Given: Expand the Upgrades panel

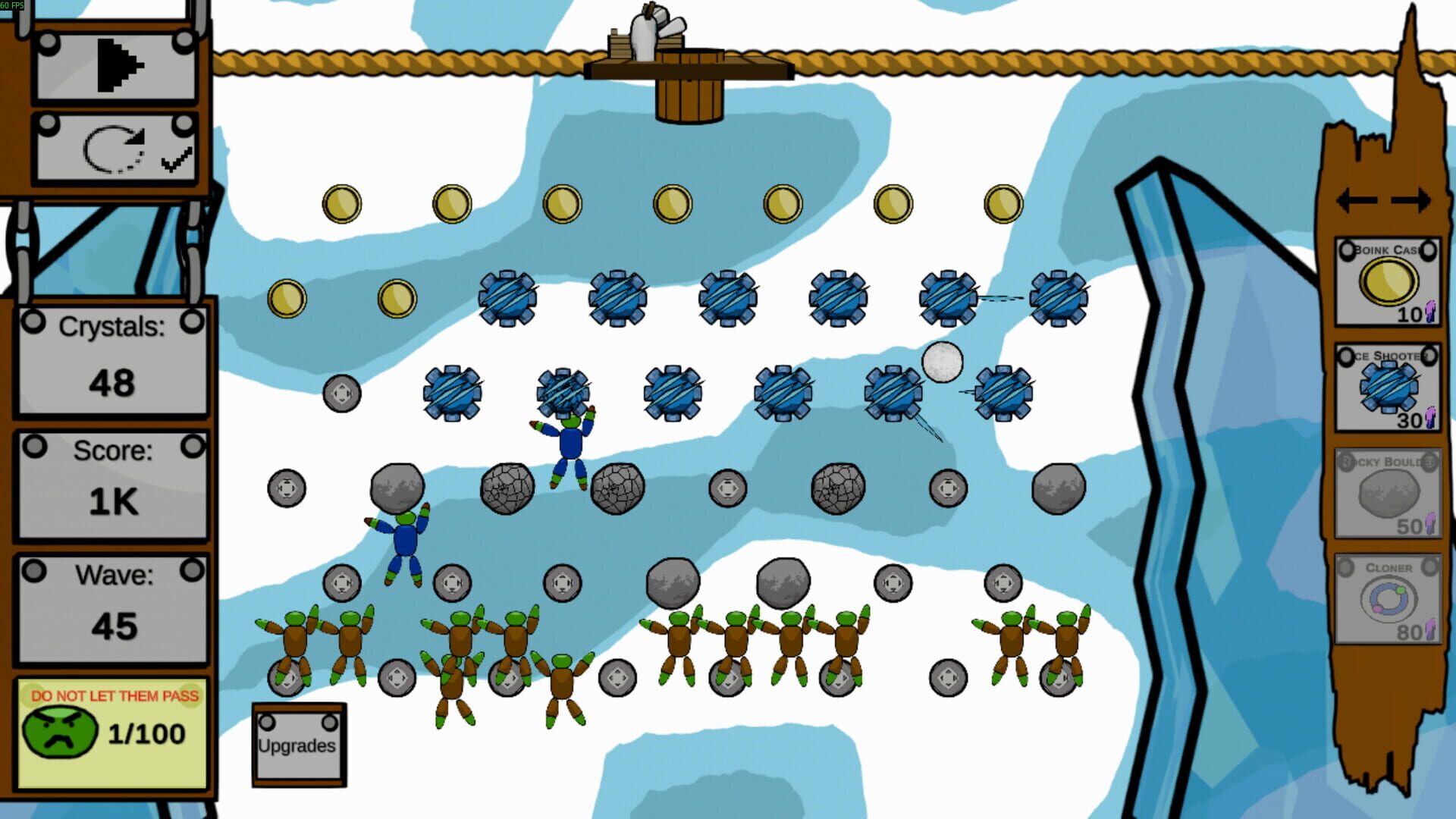Looking at the screenshot, I should tap(297, 745).
